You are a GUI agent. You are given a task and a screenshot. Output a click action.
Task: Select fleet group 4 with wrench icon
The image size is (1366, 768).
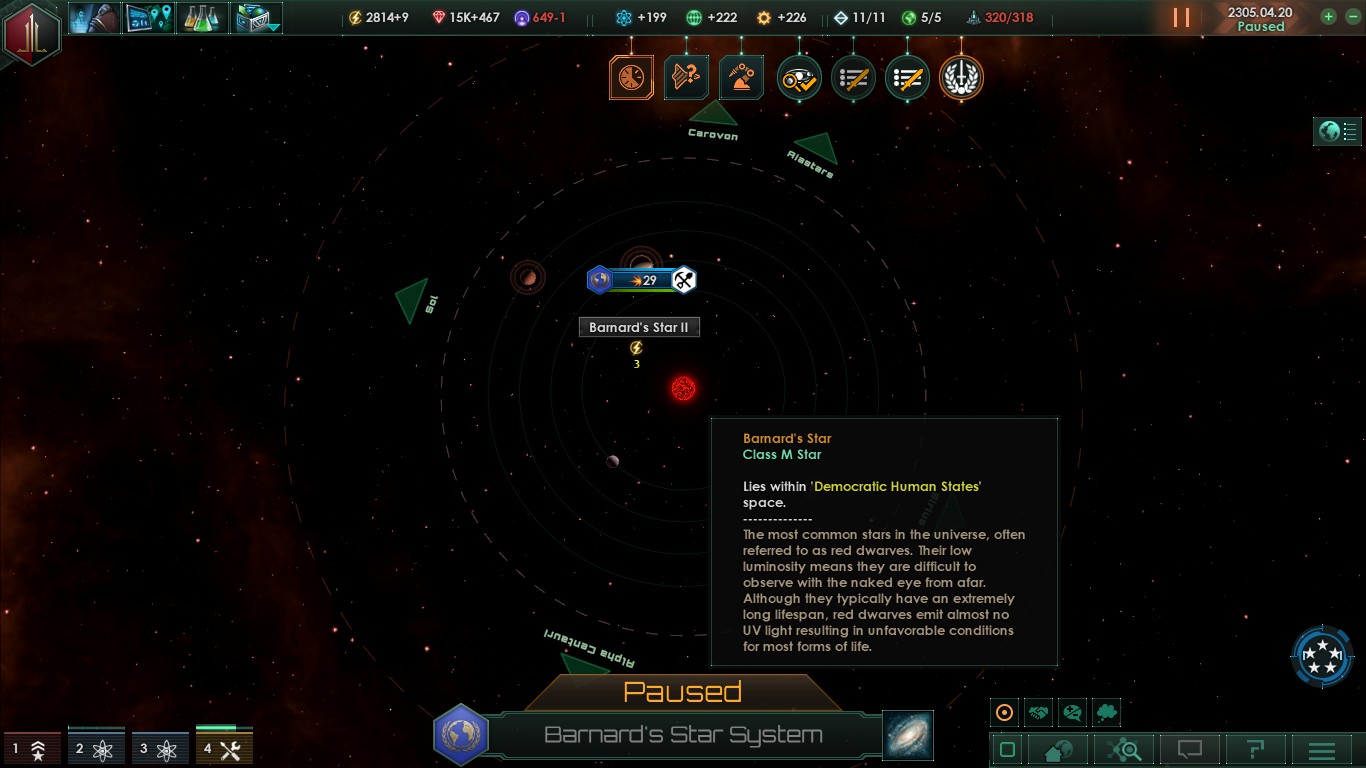[224, 748]
